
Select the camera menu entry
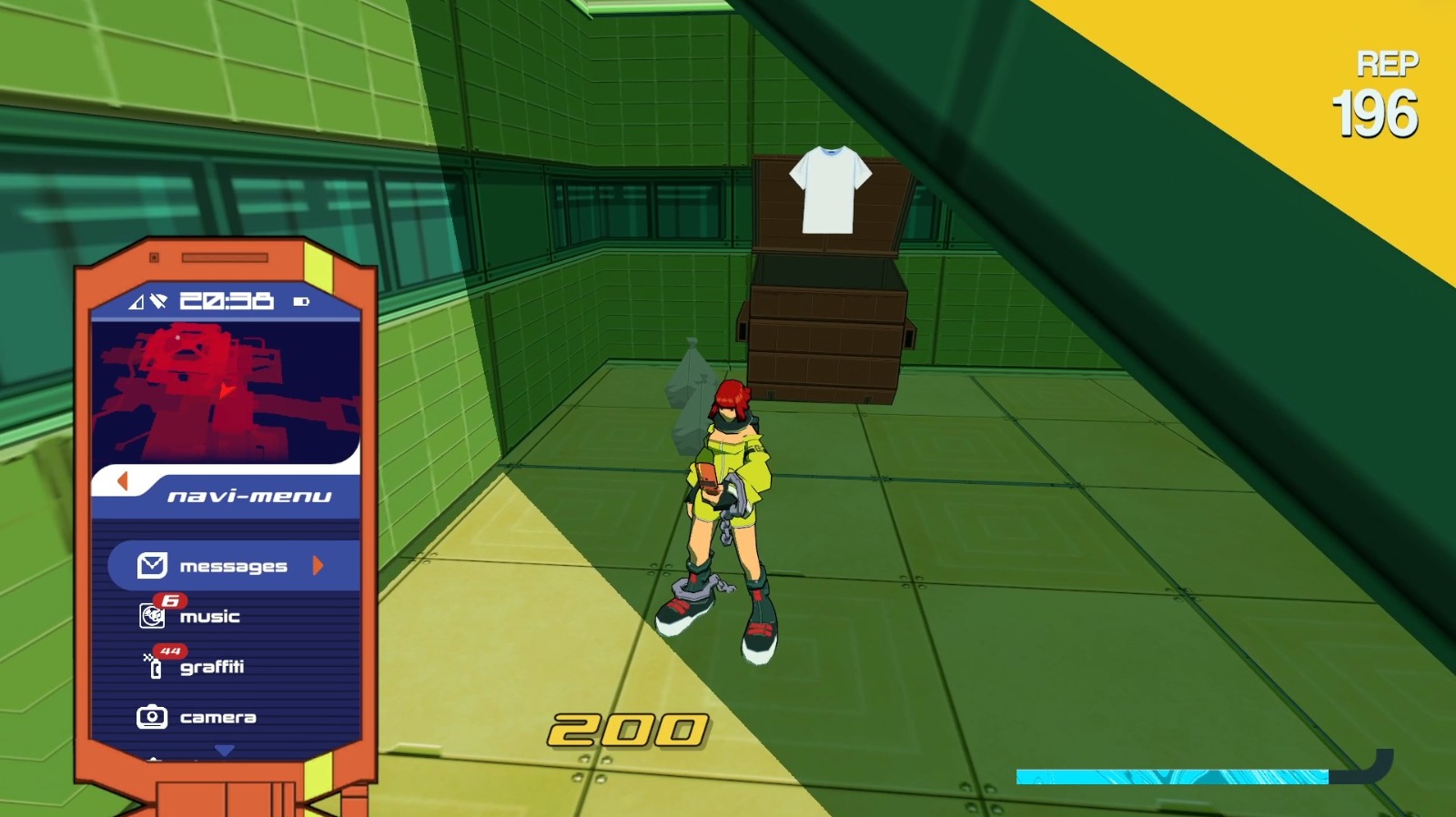(217, 717)
